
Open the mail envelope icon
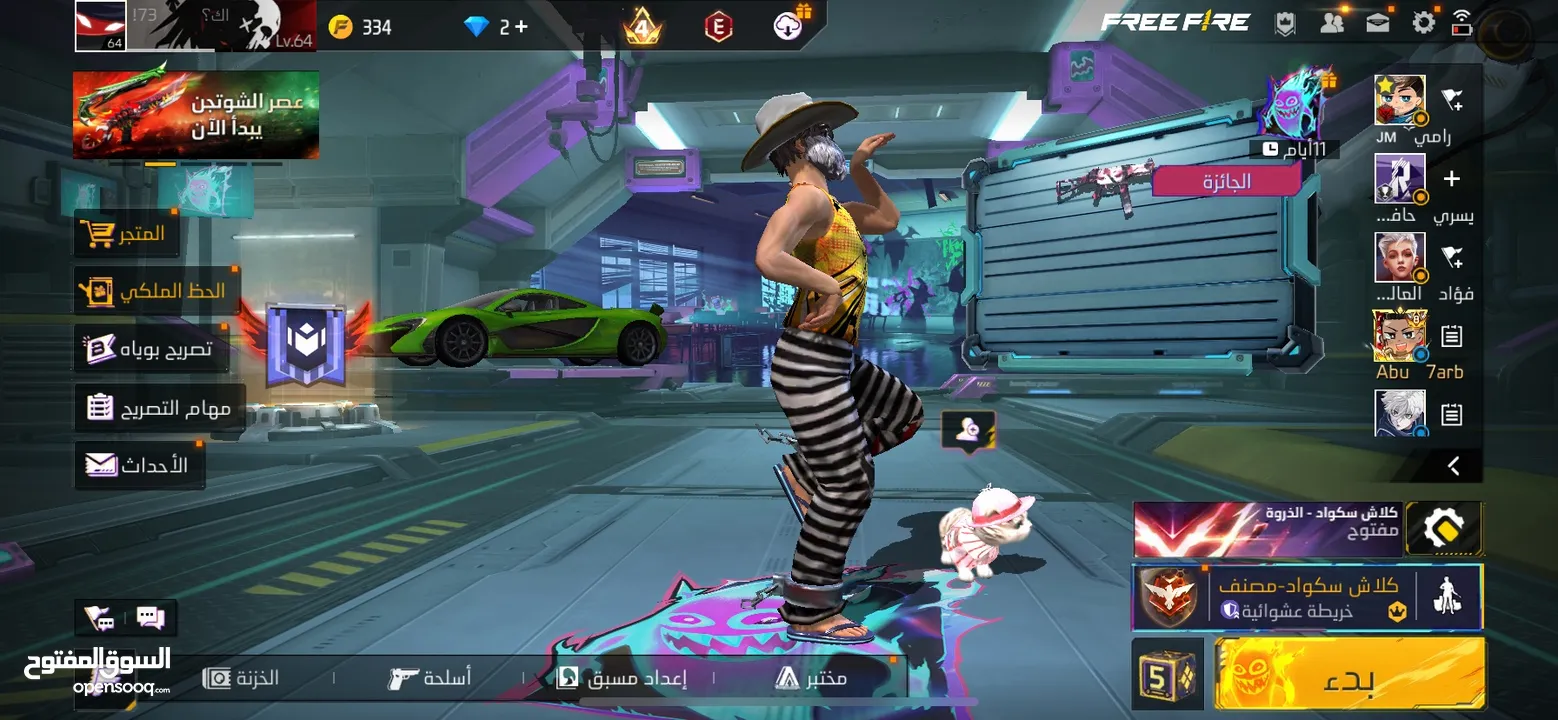coord(1378,23)
